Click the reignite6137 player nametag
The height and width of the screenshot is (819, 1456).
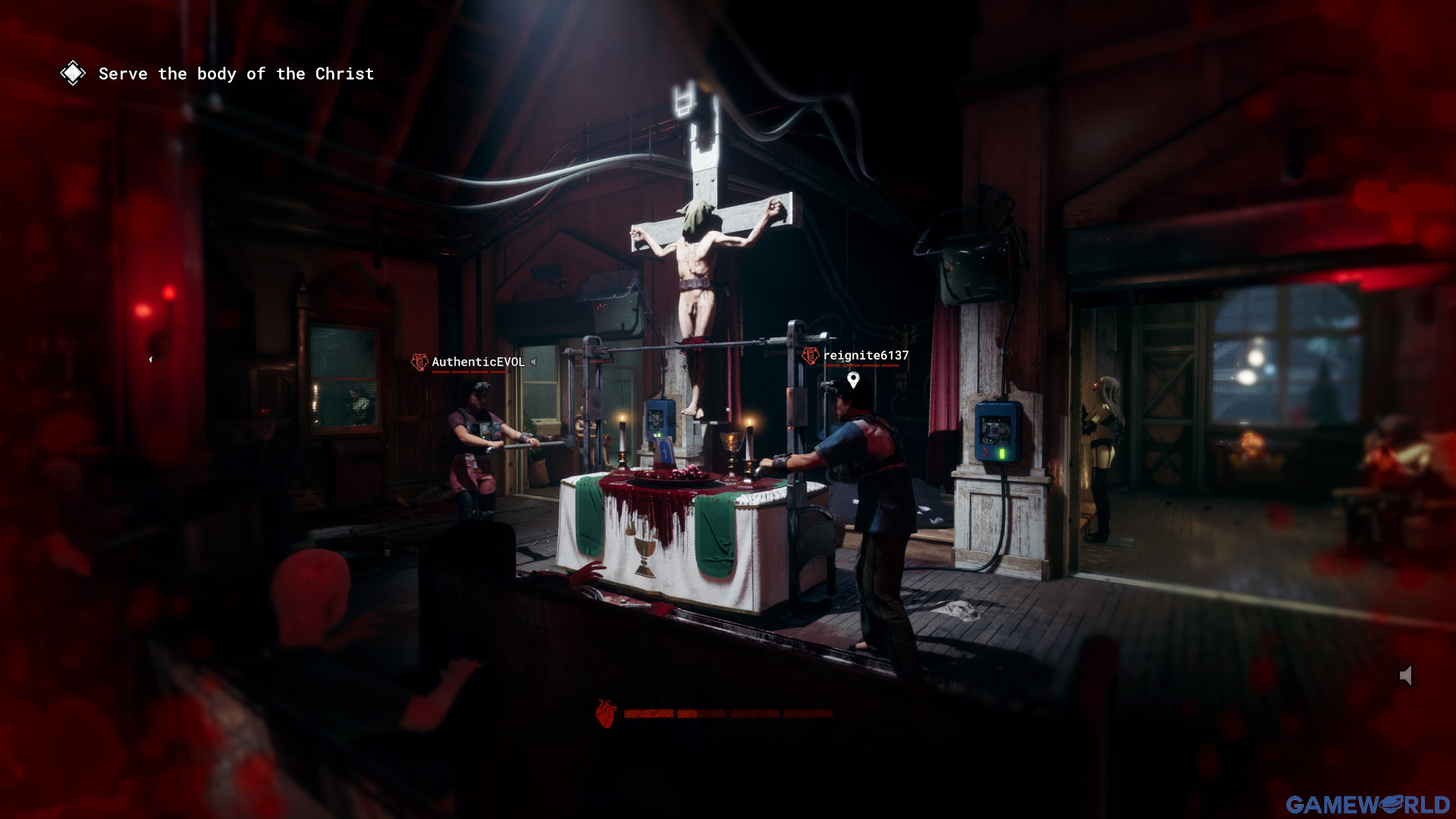(x=865, y=356)
